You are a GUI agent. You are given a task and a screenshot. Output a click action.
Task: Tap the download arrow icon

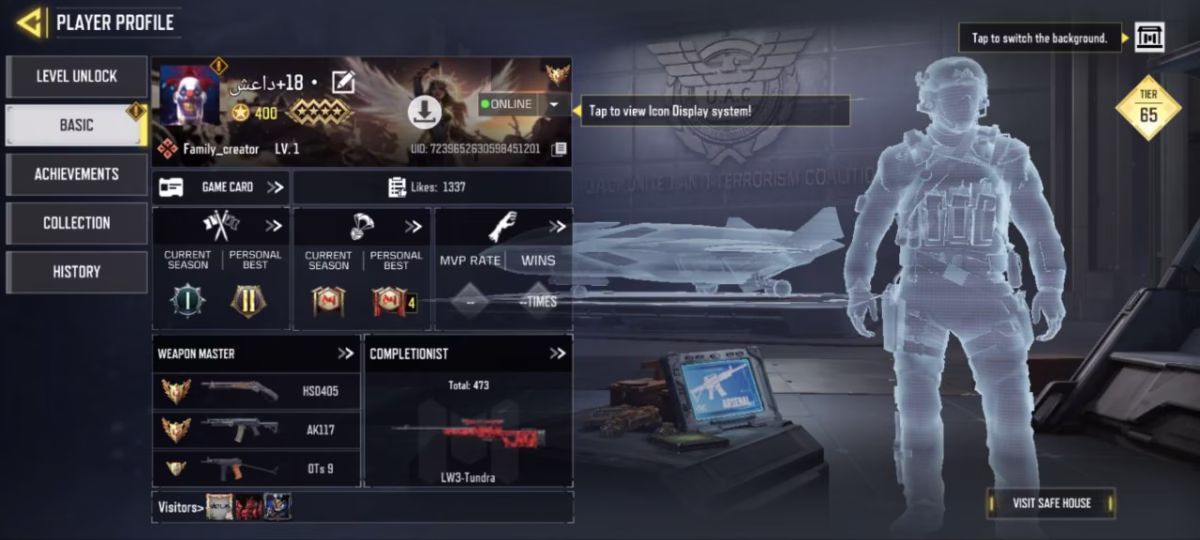click(425, 113)
